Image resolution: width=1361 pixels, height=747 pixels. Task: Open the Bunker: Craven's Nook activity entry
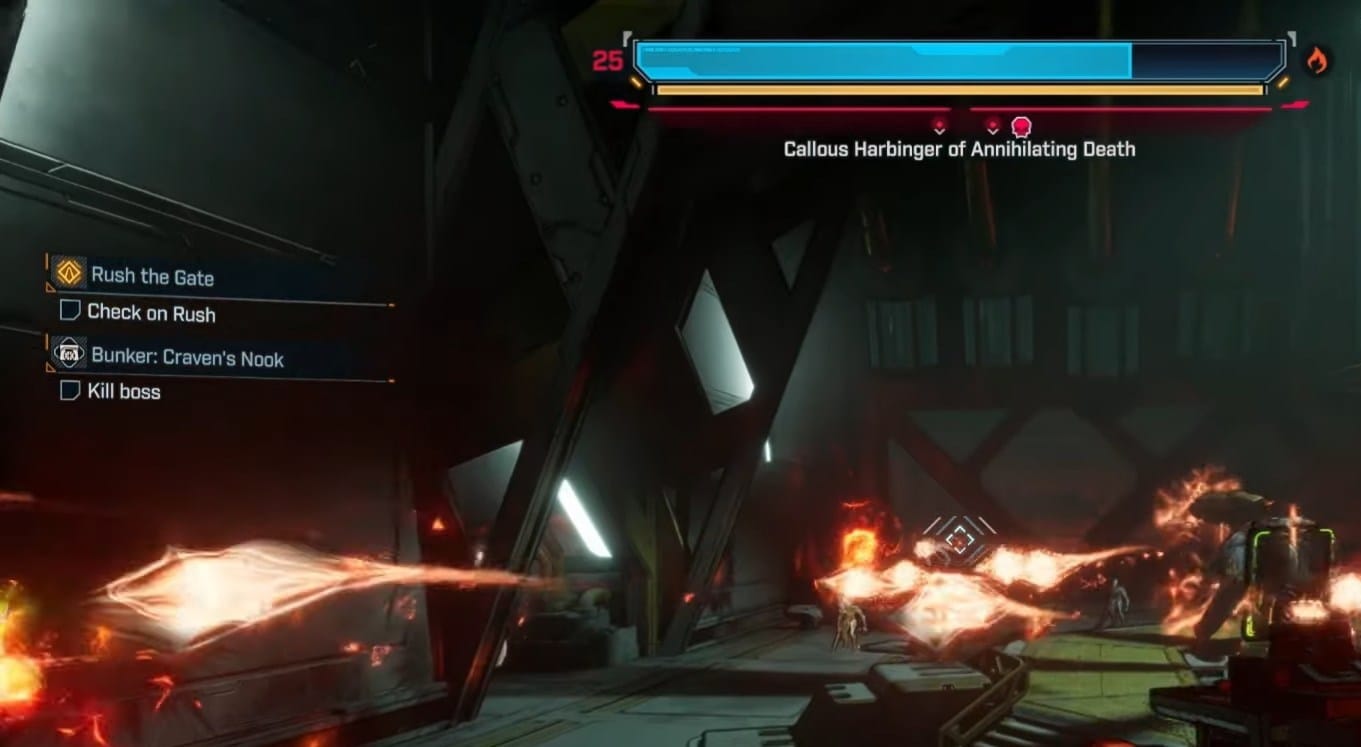(x=187, y=357)
